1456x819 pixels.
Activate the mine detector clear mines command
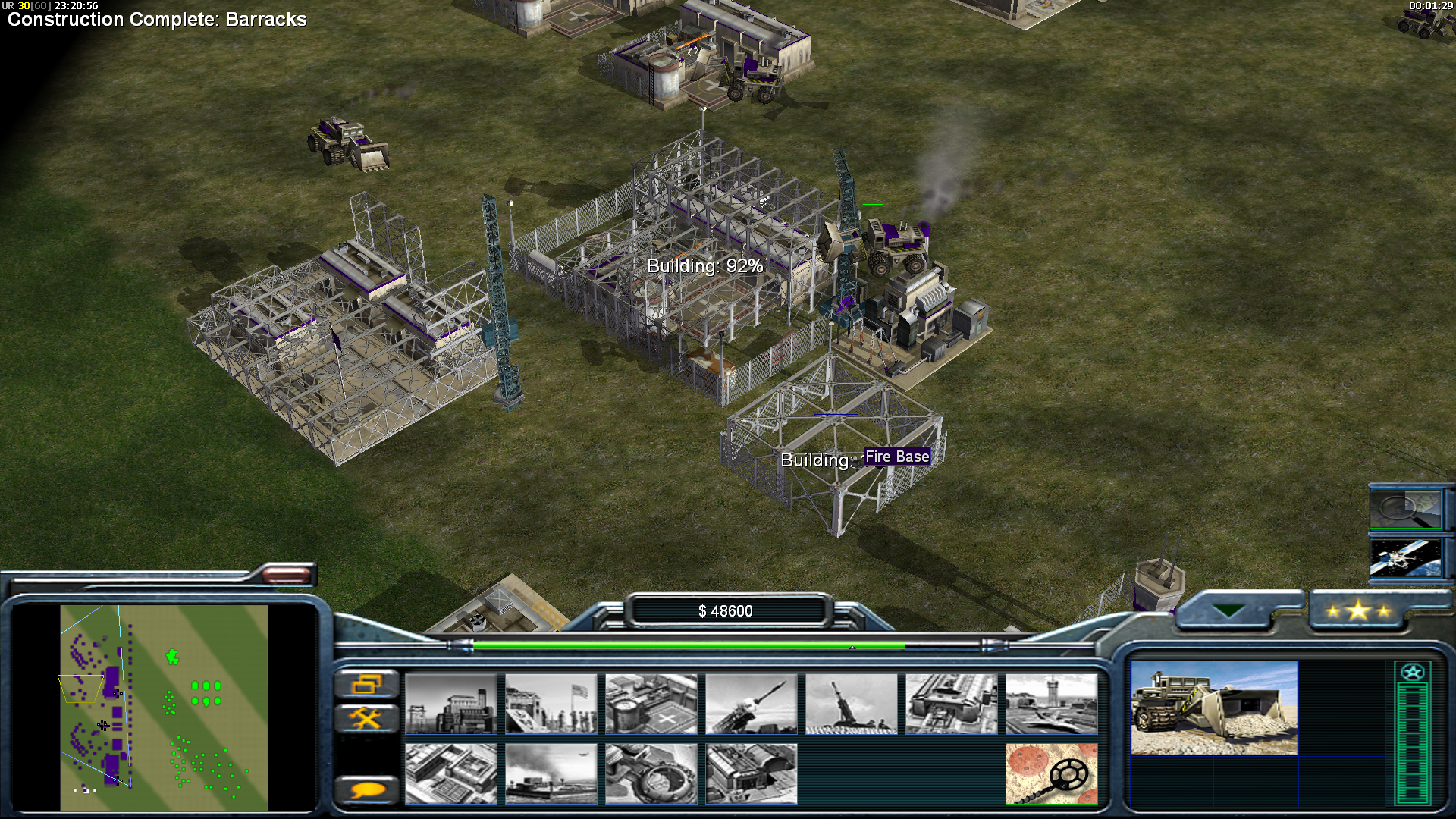1051,773
